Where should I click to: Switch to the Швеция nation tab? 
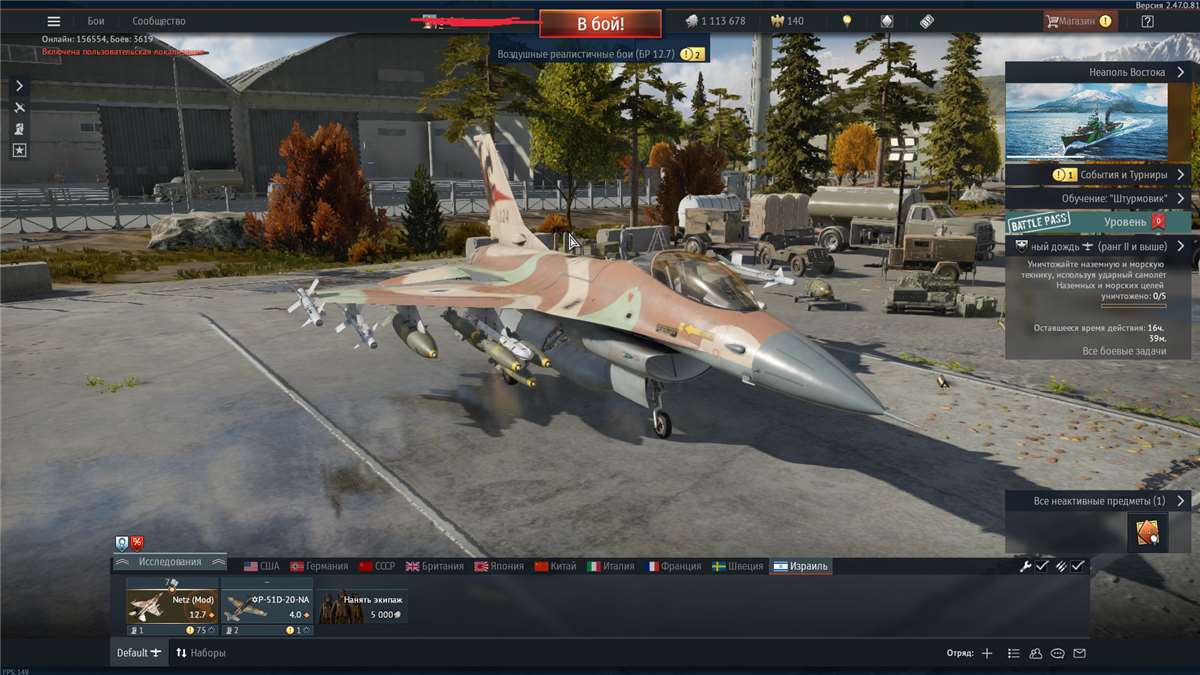(737, 566)
